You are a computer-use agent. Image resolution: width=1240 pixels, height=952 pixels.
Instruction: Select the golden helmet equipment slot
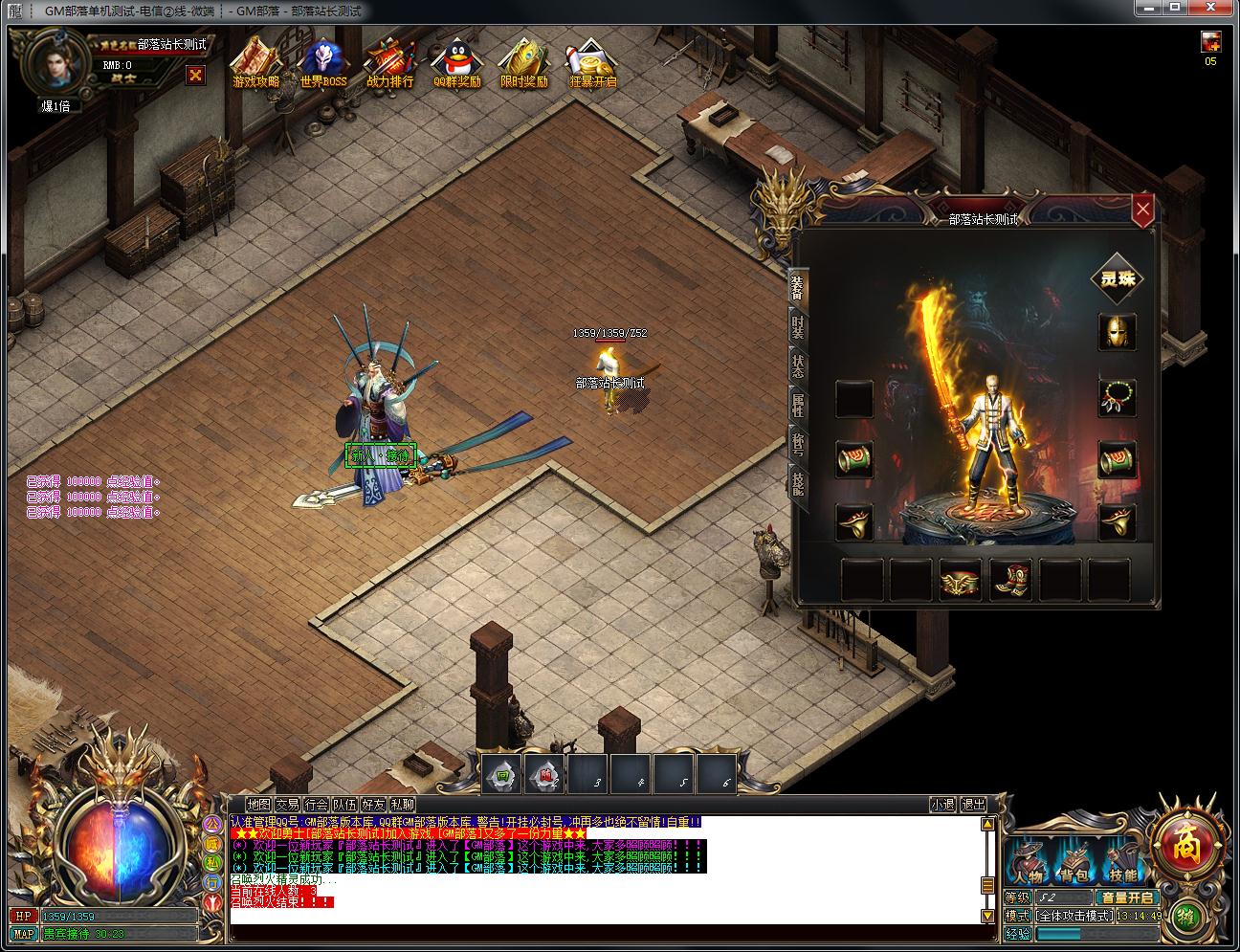point(1117,332)
